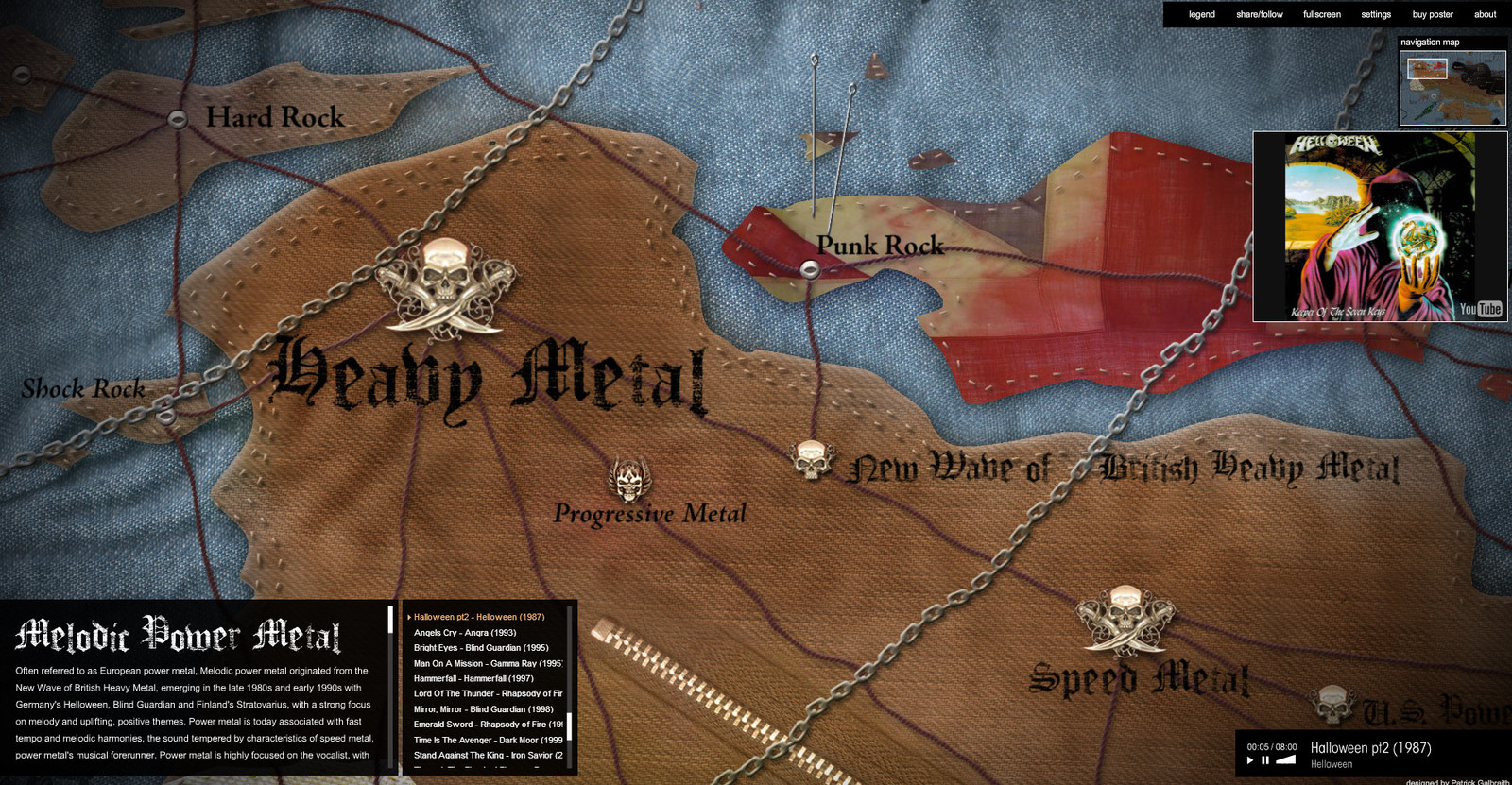This screenshot has width=1512, height=785.
Task: Open the settings menu
Action: point(1375,14)
